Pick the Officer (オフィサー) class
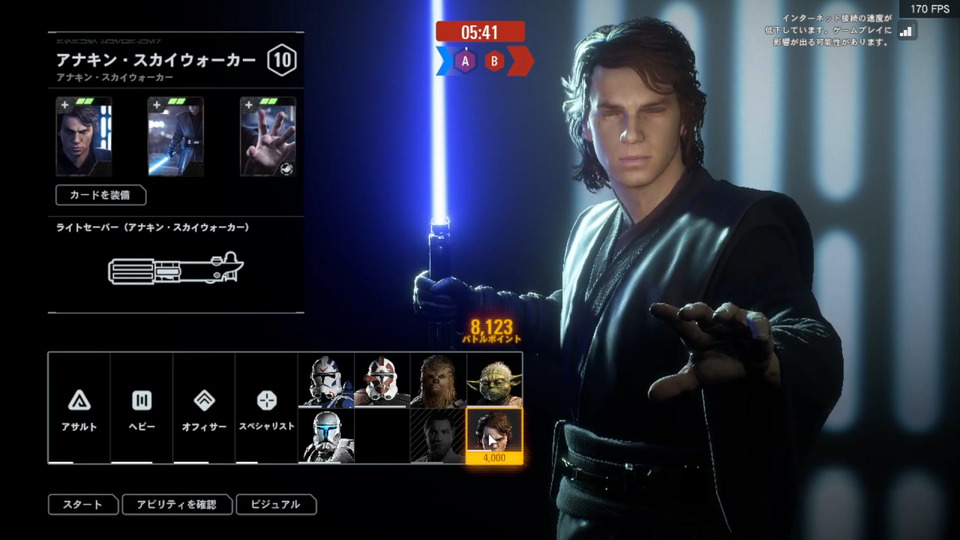Viewport: 960px width, 540px height. click(x=203, y=408)
